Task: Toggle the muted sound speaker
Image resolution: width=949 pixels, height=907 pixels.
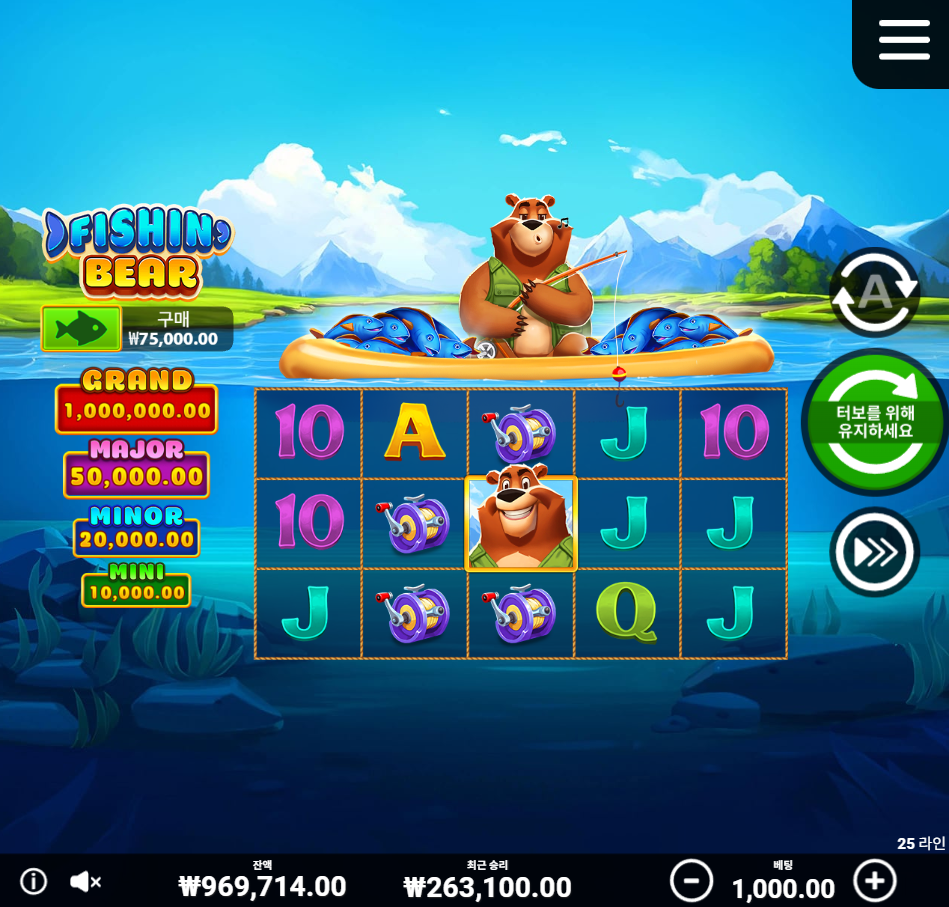Action: 86,881
